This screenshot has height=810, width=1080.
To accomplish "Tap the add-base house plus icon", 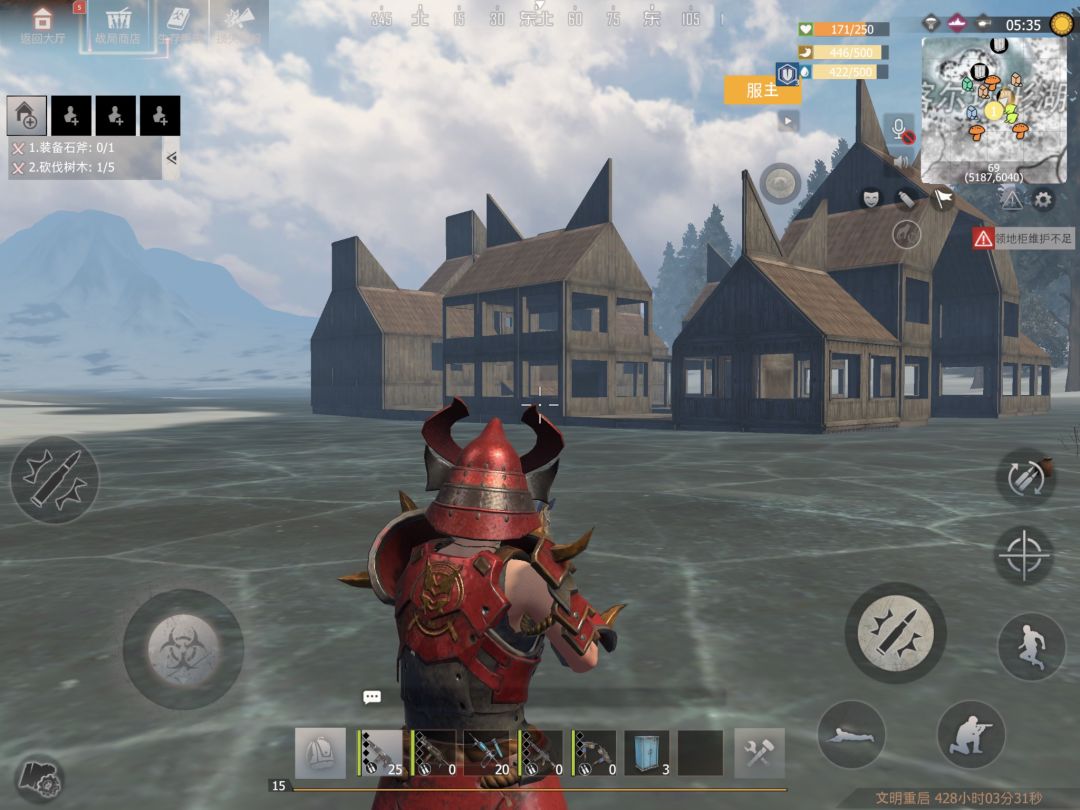I will click(27, 116).
